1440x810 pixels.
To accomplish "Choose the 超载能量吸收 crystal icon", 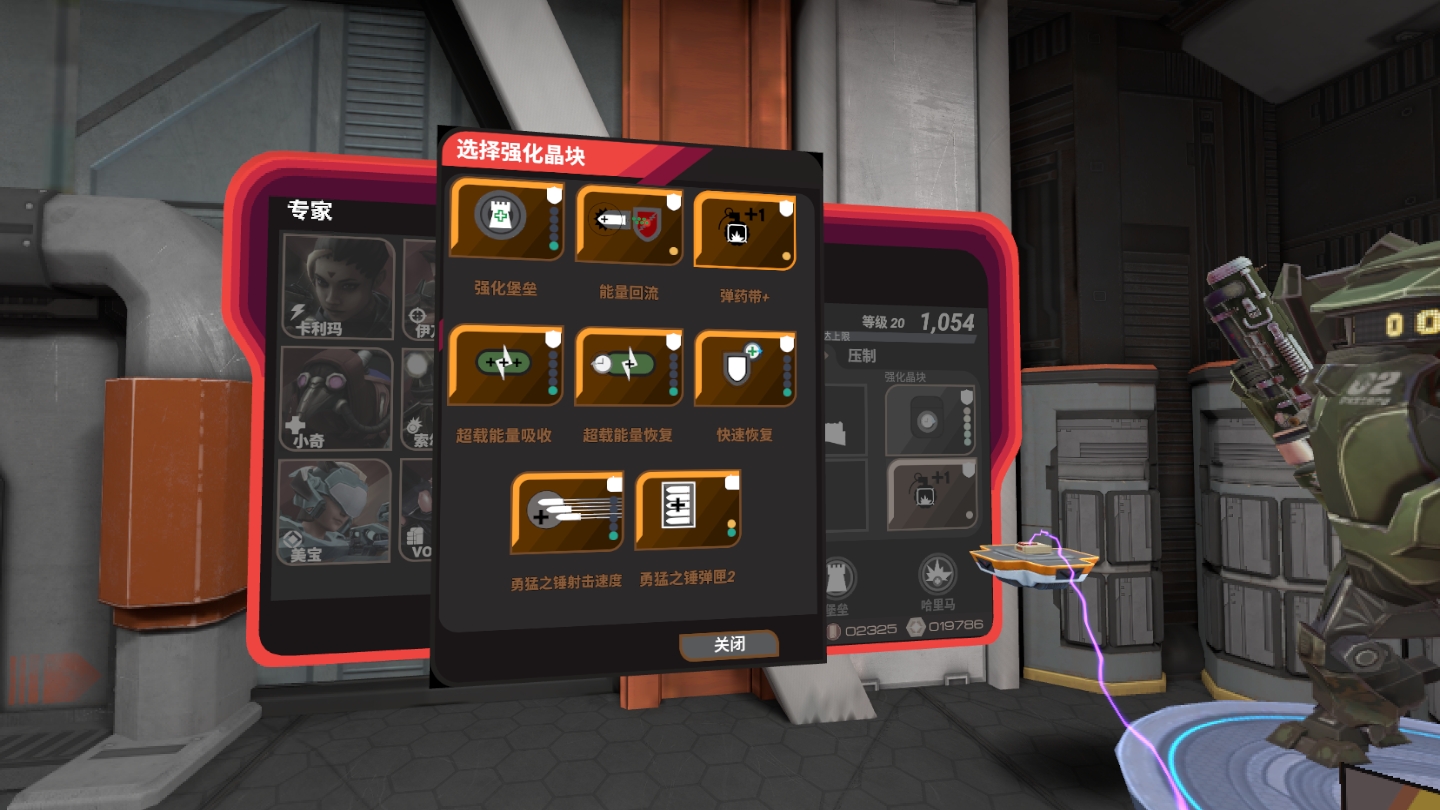I will 505,366.
